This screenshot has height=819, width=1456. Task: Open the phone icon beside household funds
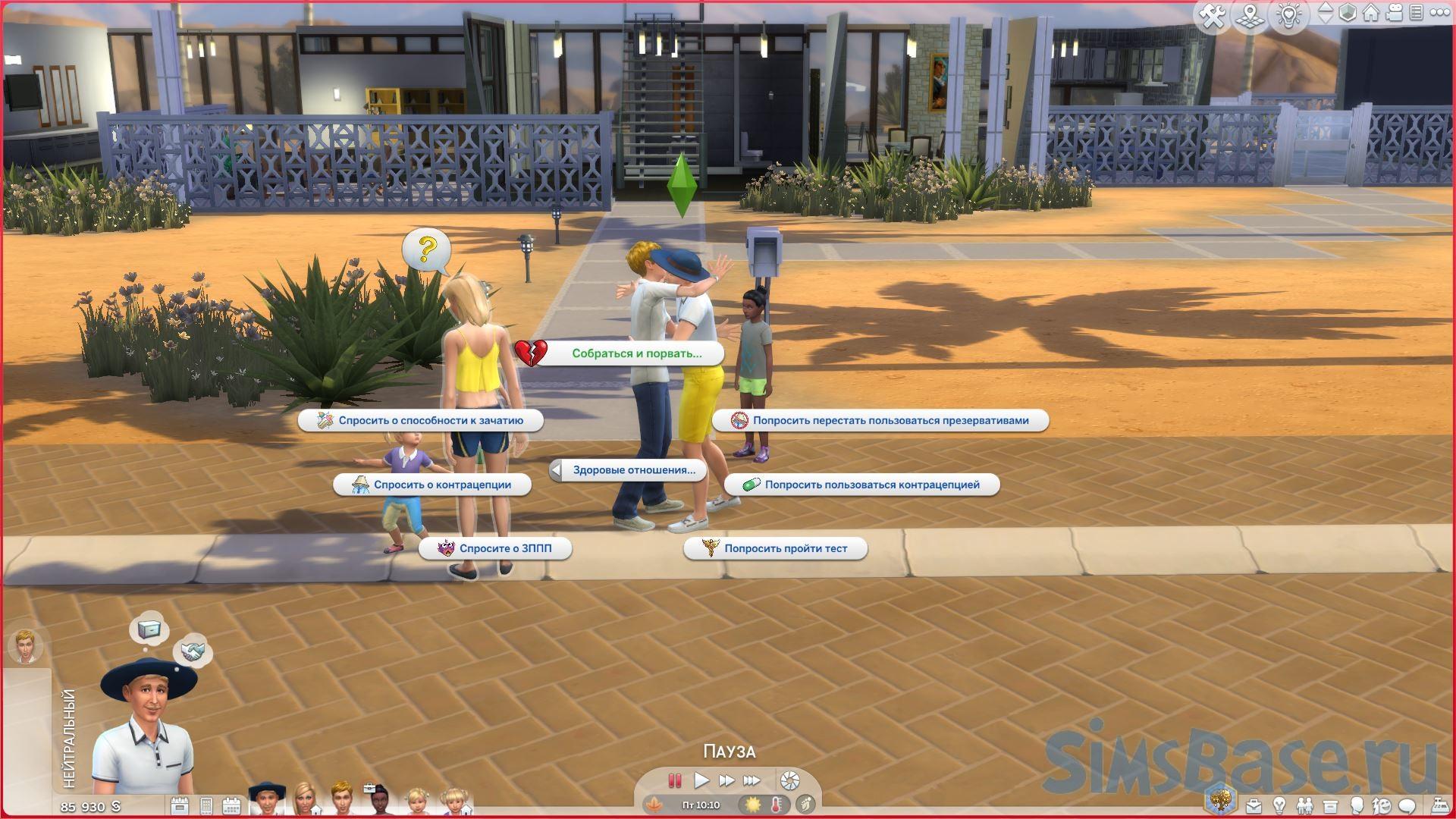pyautogui.click(x=206, y=805)
